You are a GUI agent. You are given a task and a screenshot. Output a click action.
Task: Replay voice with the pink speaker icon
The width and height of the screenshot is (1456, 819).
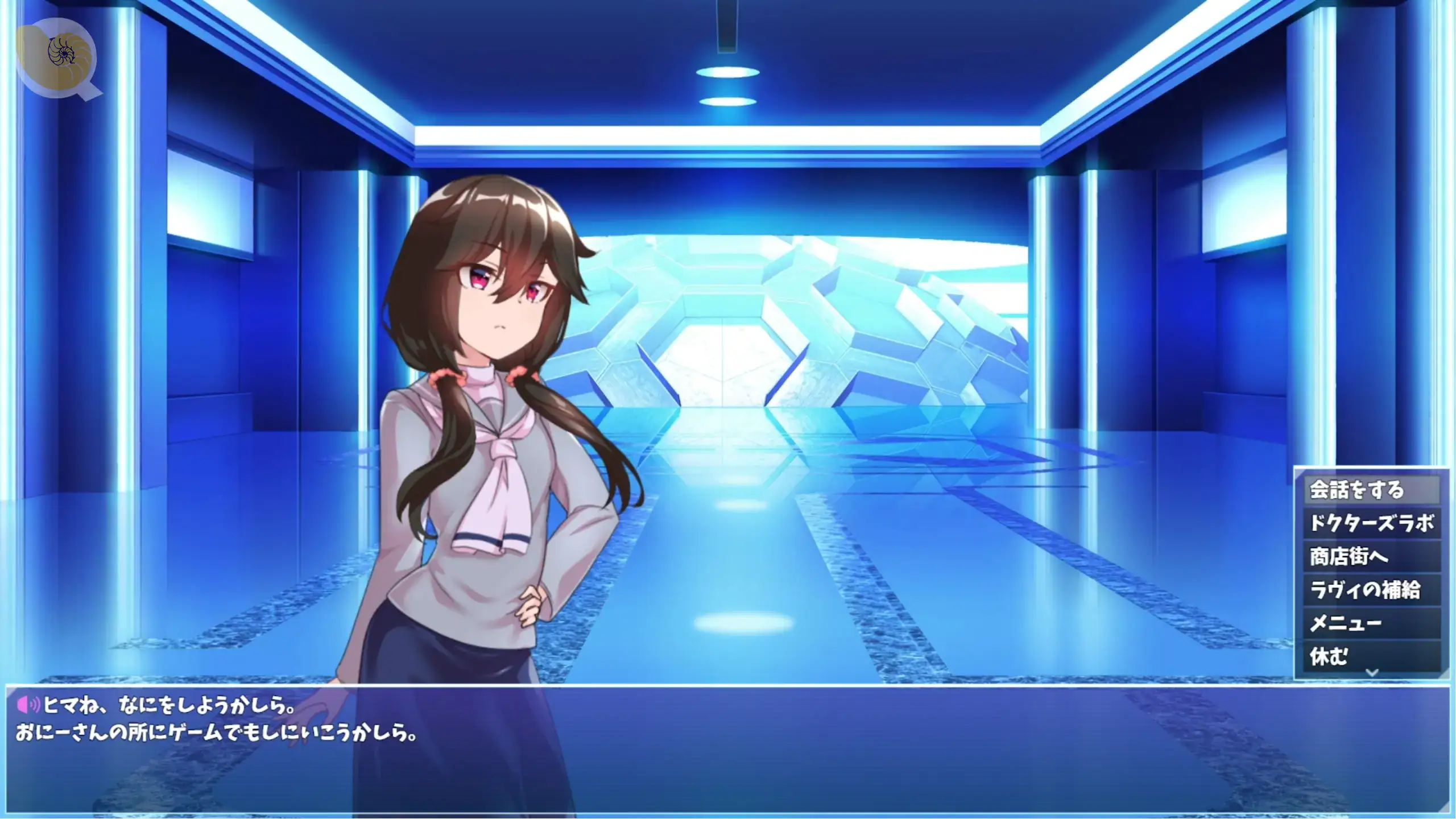(x=27, y=705)
